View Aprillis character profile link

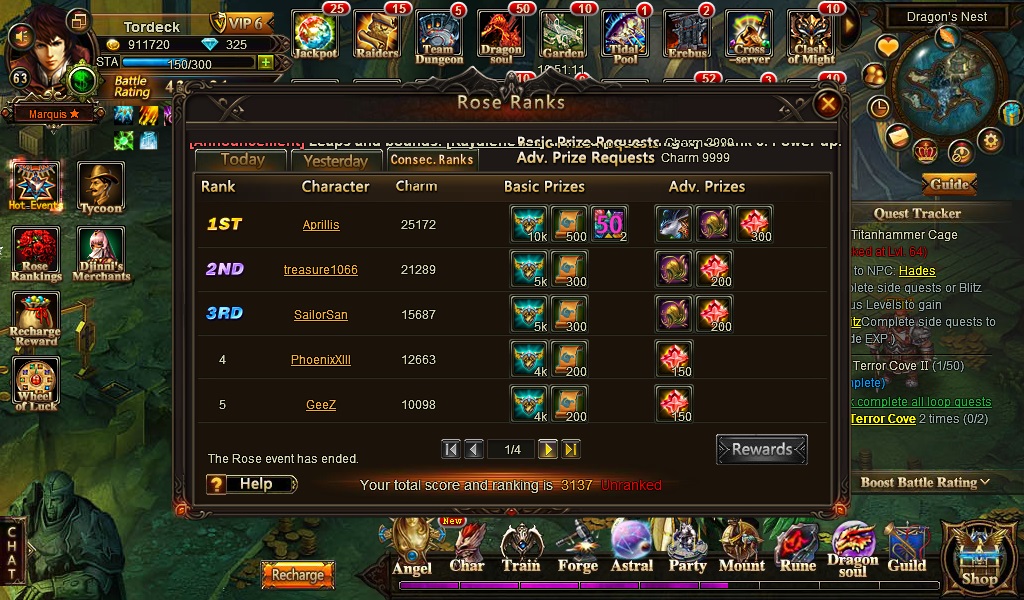tap(321, 225)
